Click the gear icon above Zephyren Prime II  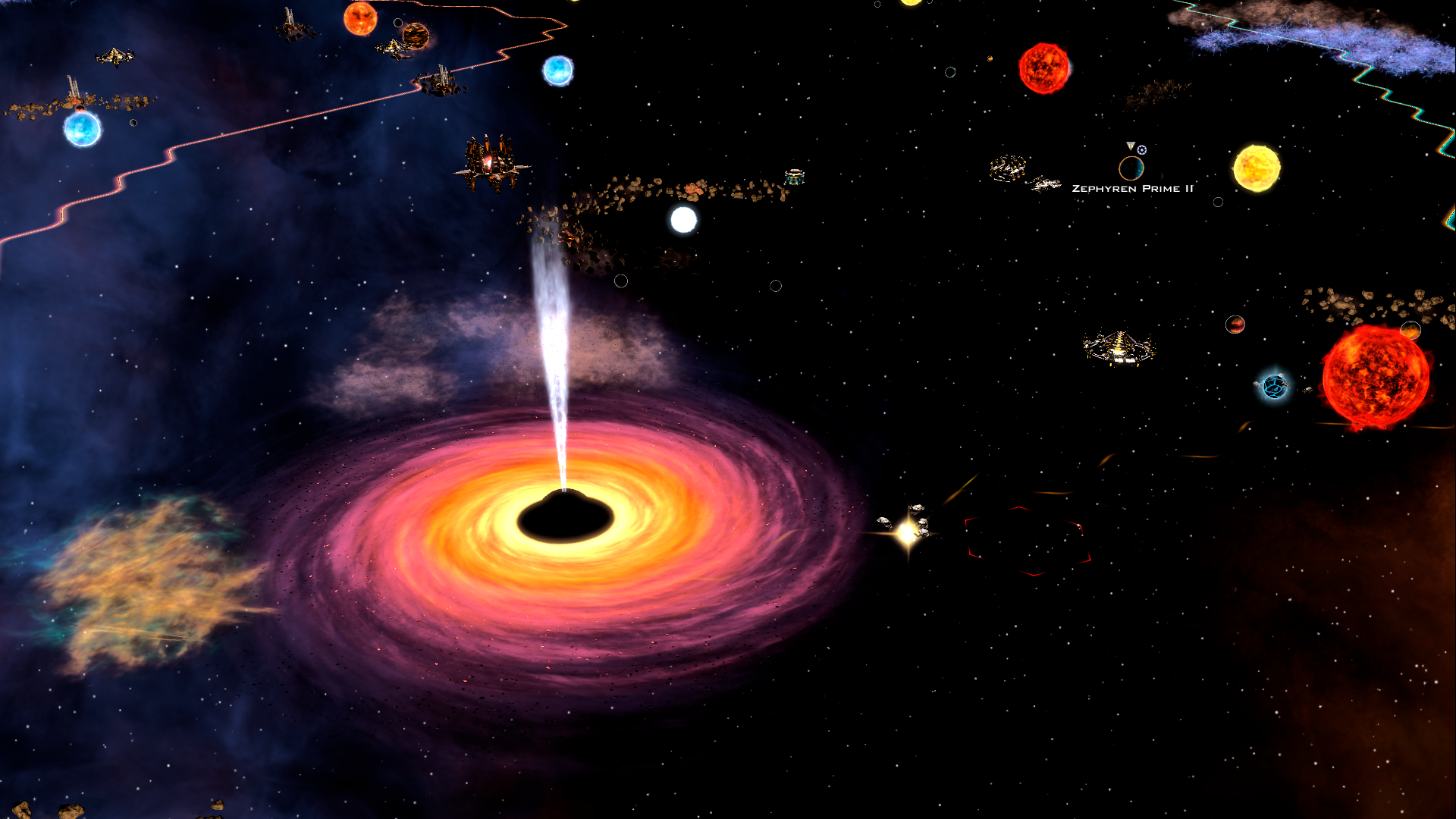[1142, 150]
